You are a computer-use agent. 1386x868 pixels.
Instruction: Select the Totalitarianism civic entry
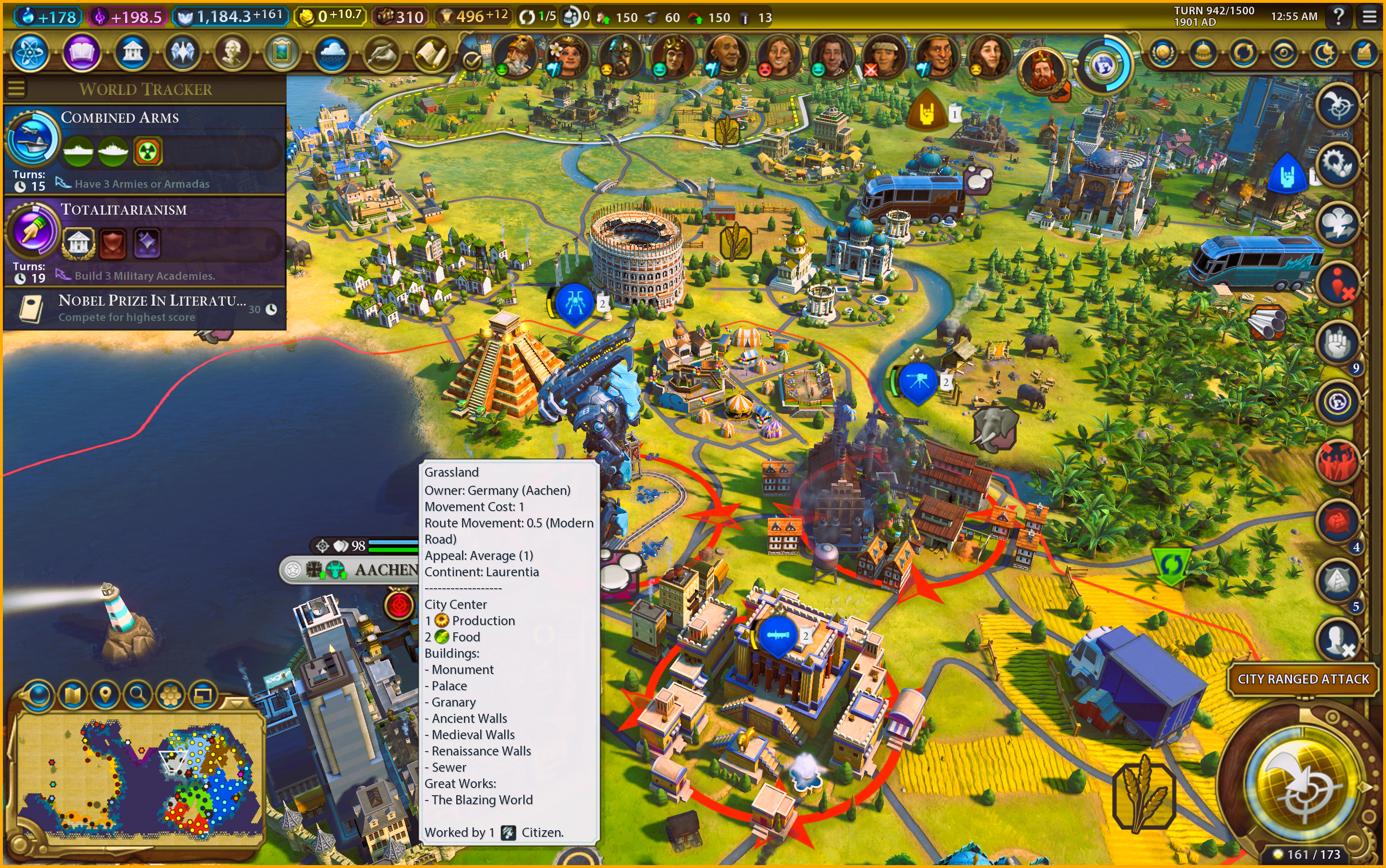pos(145,241)
